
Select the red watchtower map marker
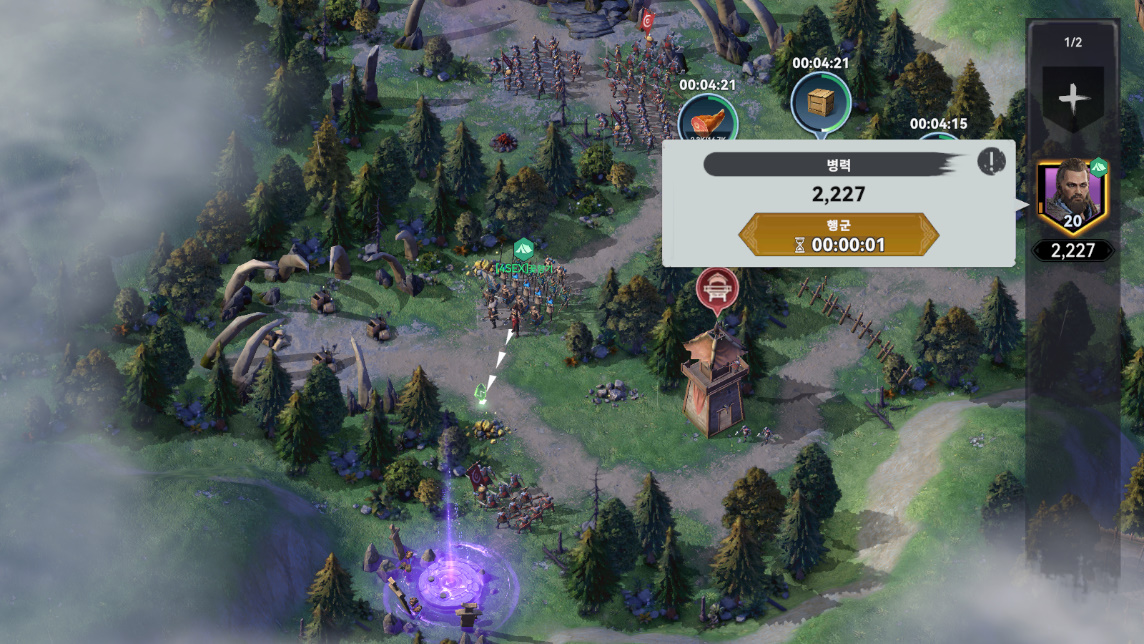point(717,290)
